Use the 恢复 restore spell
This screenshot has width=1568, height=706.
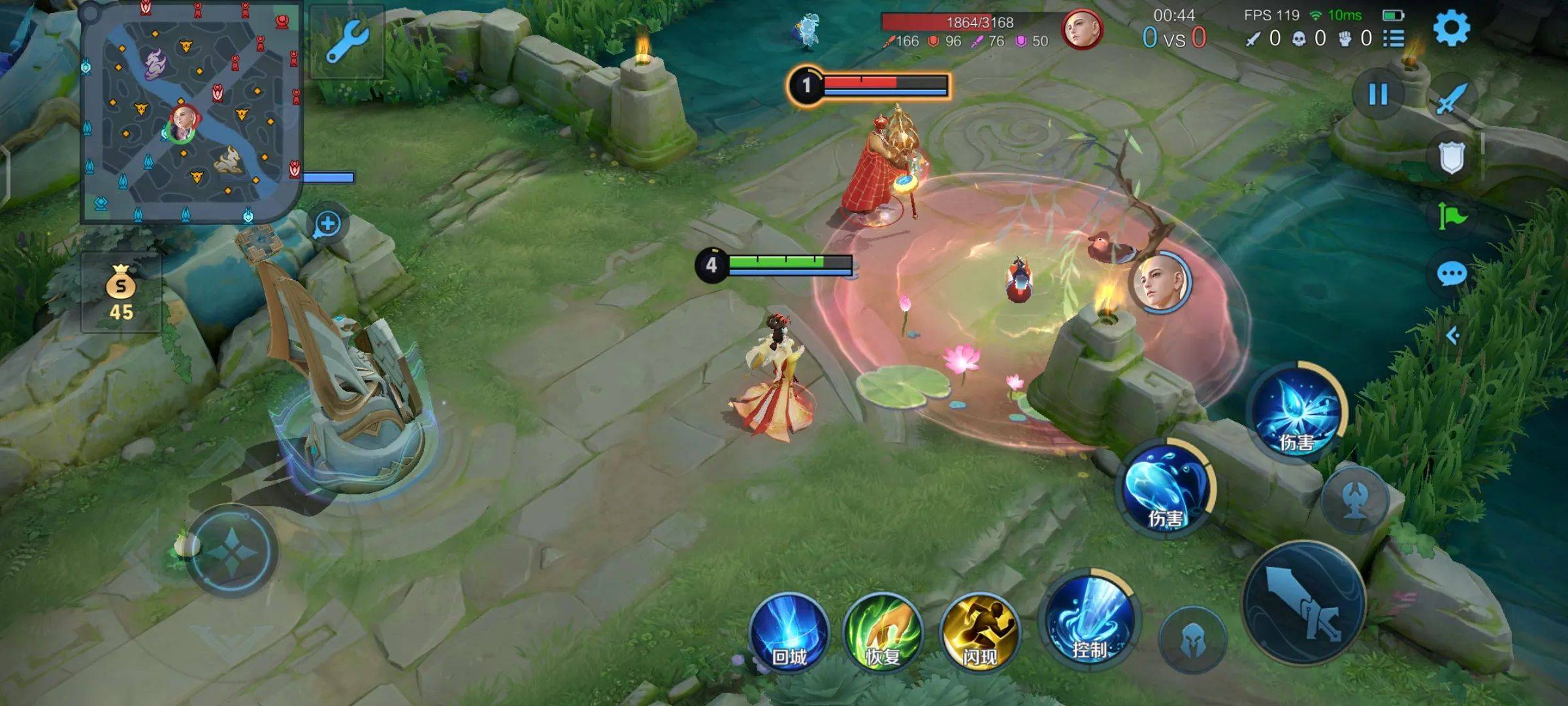[883, 632]
